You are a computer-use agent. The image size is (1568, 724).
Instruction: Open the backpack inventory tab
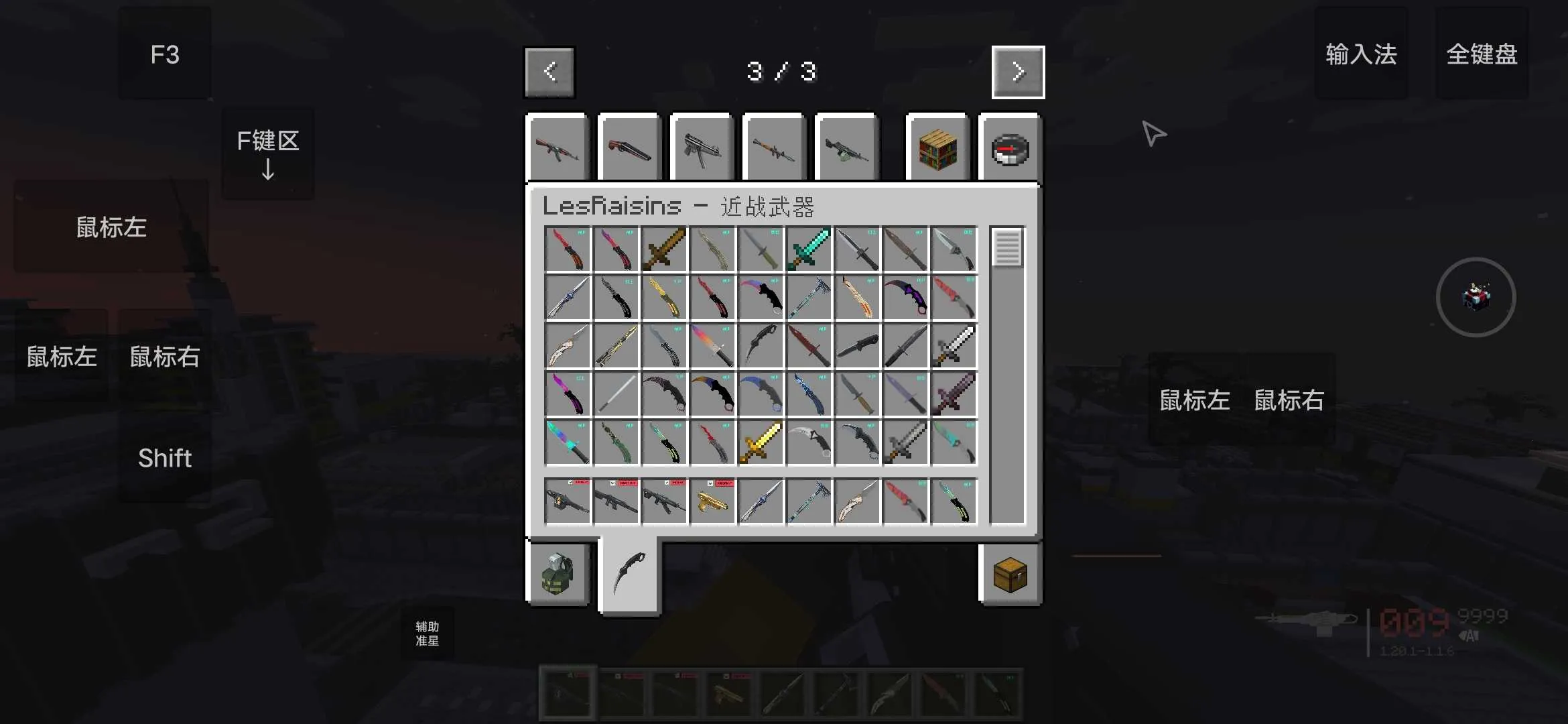[x=558, y=575]
